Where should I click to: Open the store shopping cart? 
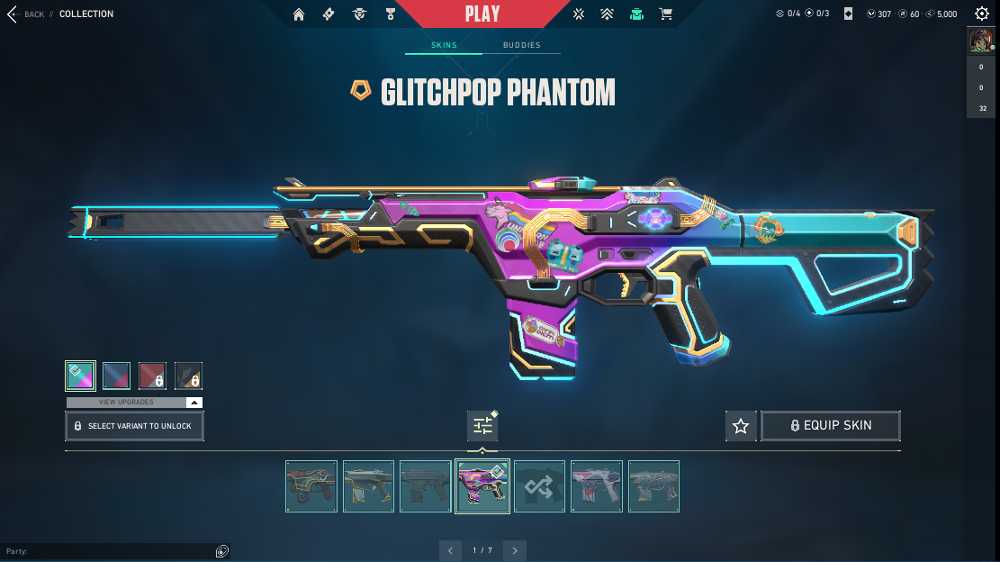pyautogui.click(x=665, y=14)
